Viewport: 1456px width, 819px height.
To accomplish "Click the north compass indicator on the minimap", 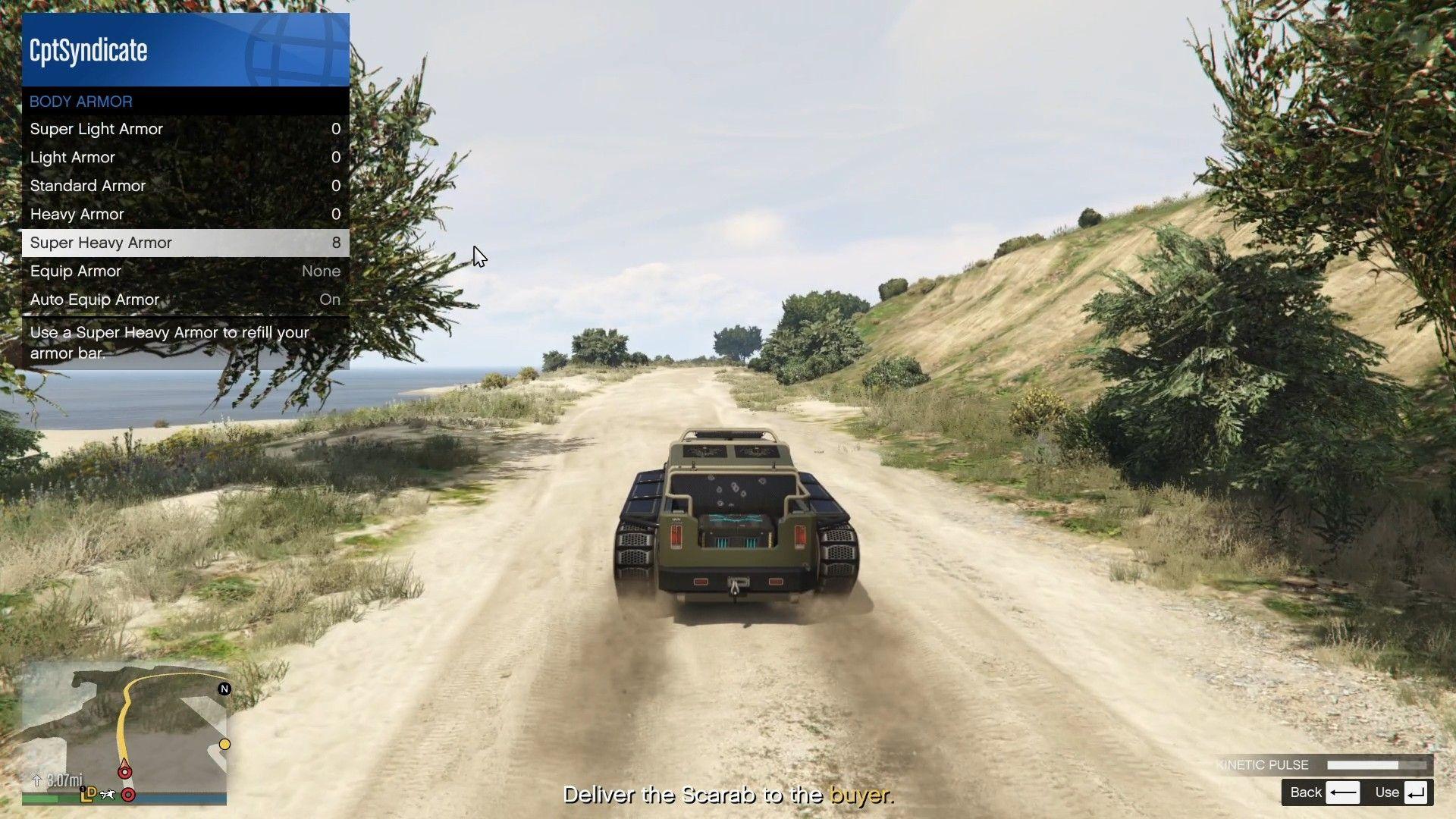I will [x=224, y=689].
